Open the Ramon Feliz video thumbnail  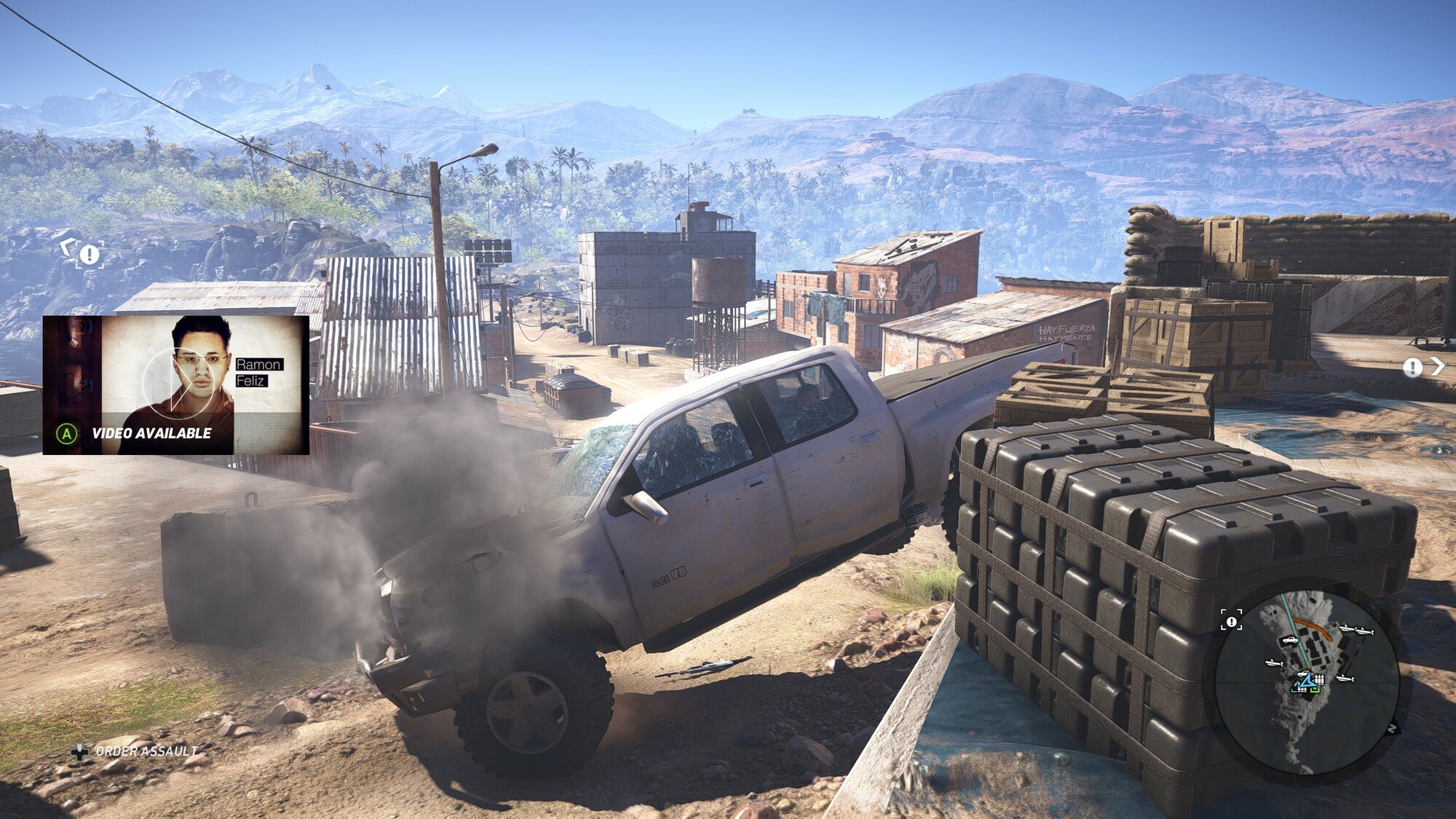[175, 384]
